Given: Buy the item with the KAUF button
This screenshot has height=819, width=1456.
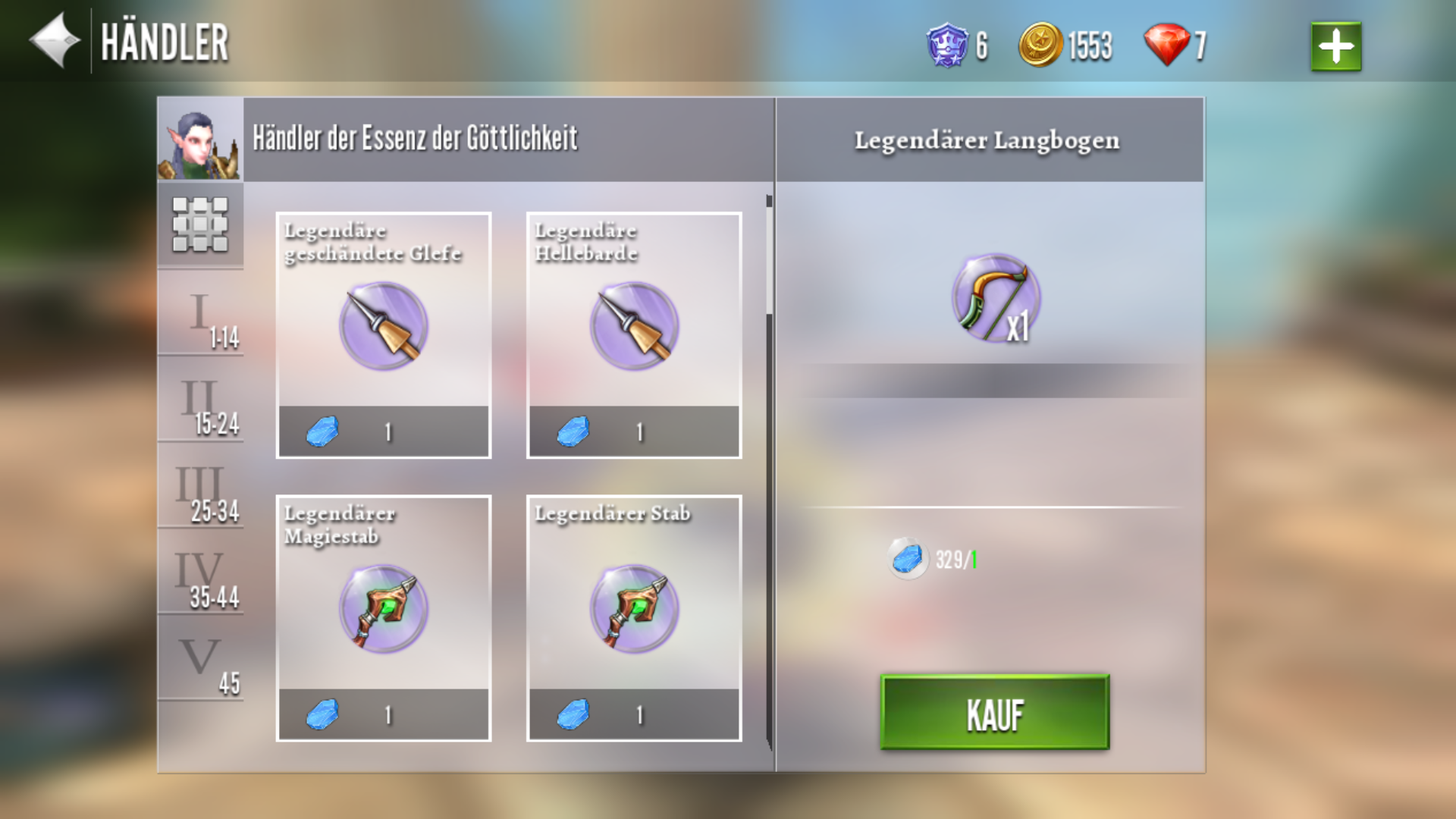Looking at the screenshot, I should [994, 713].
